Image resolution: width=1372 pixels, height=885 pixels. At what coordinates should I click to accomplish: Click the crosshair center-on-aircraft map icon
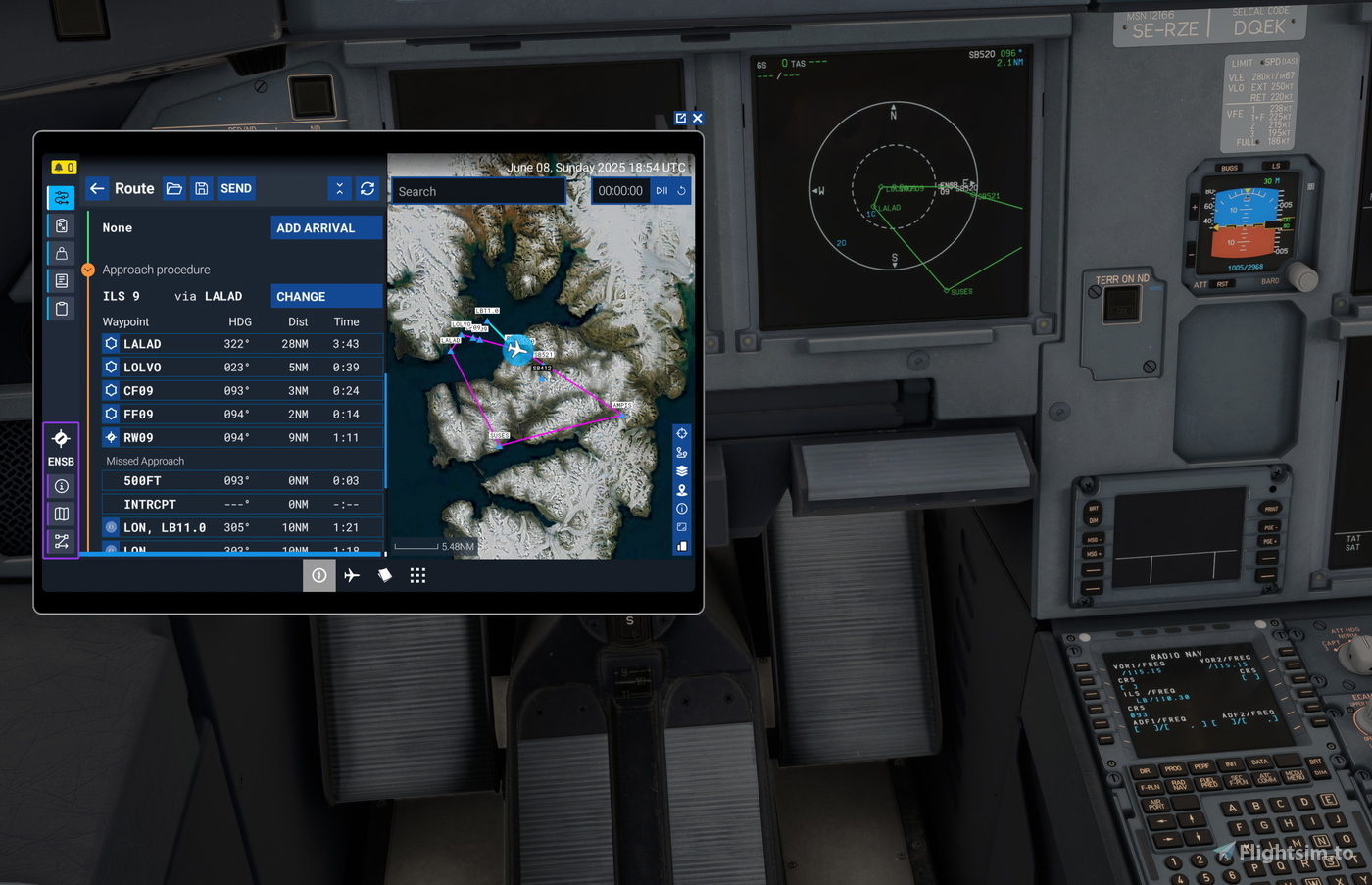681,432
